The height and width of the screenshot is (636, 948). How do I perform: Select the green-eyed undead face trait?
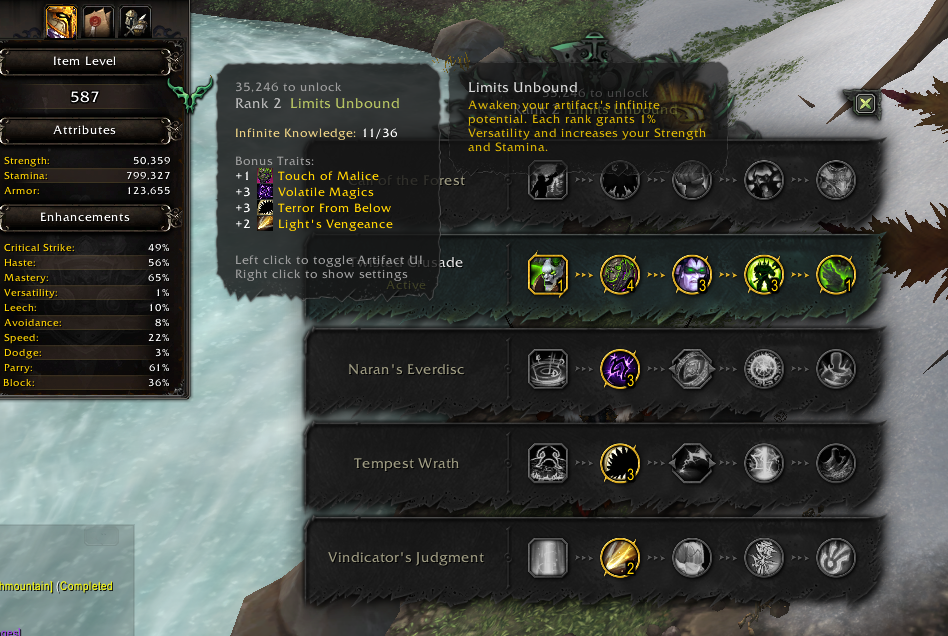pos(547,273)
